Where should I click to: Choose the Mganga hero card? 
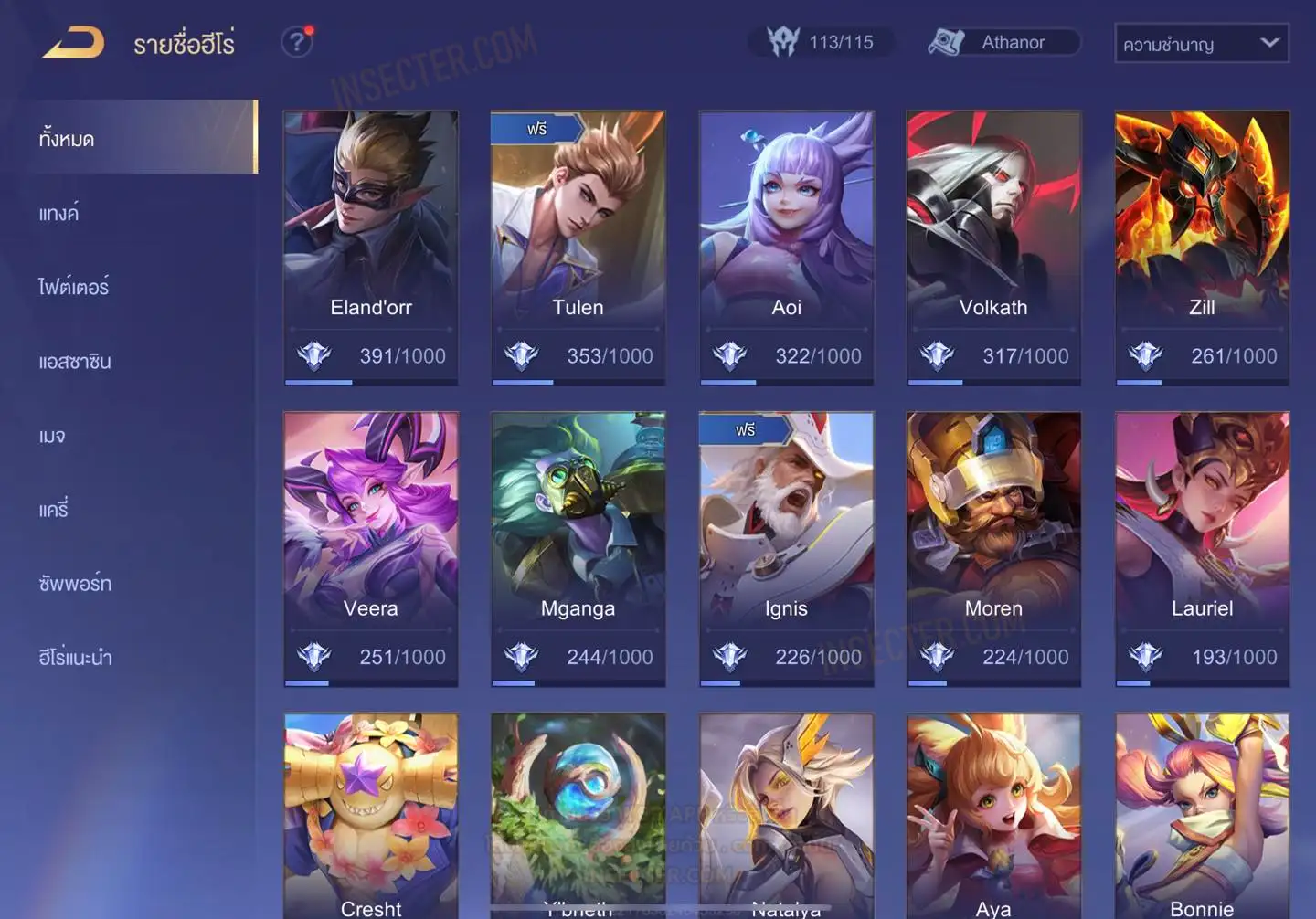point(578,548)
